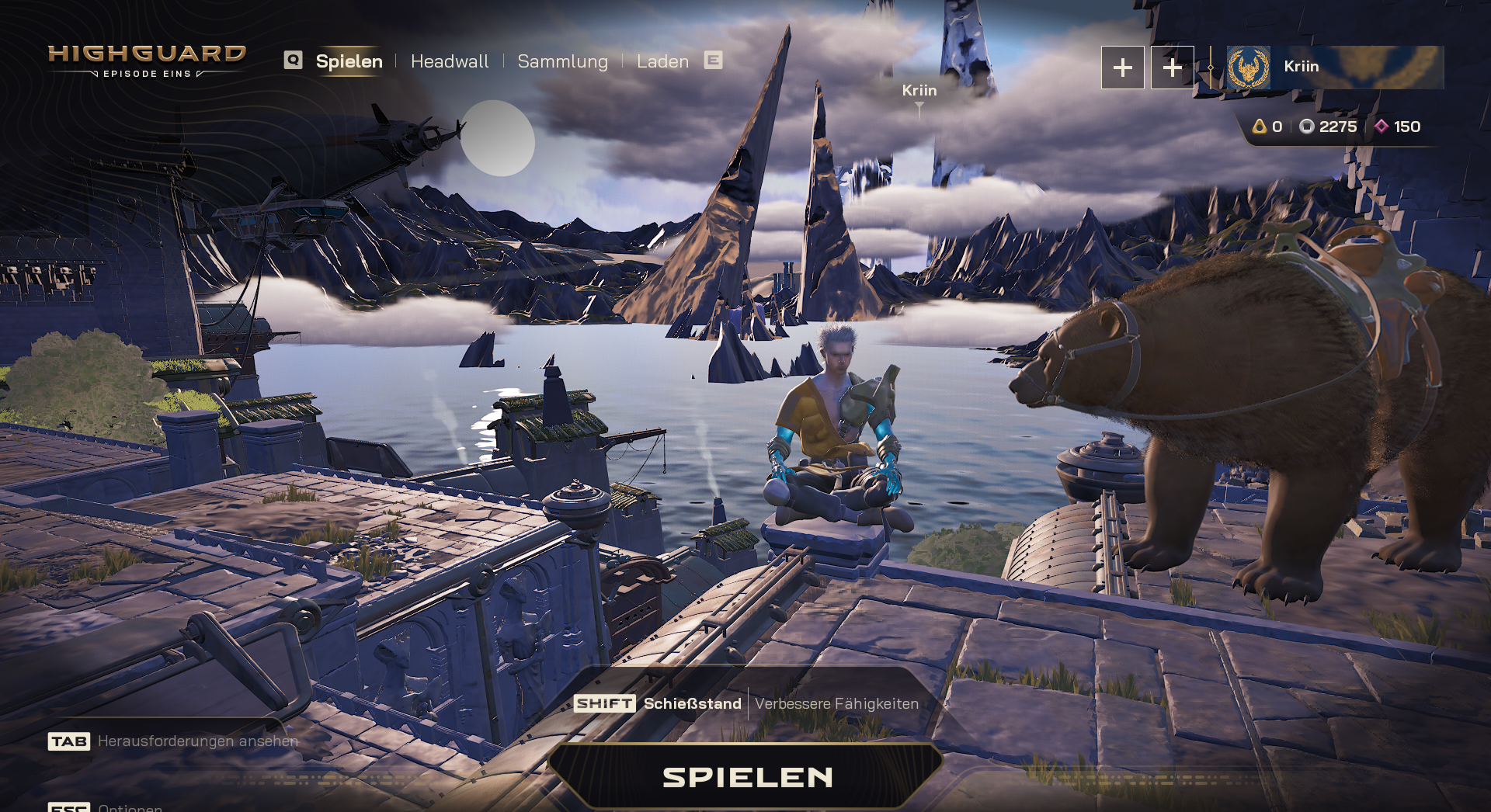Open the Optionen menu

tap(130, 807)
